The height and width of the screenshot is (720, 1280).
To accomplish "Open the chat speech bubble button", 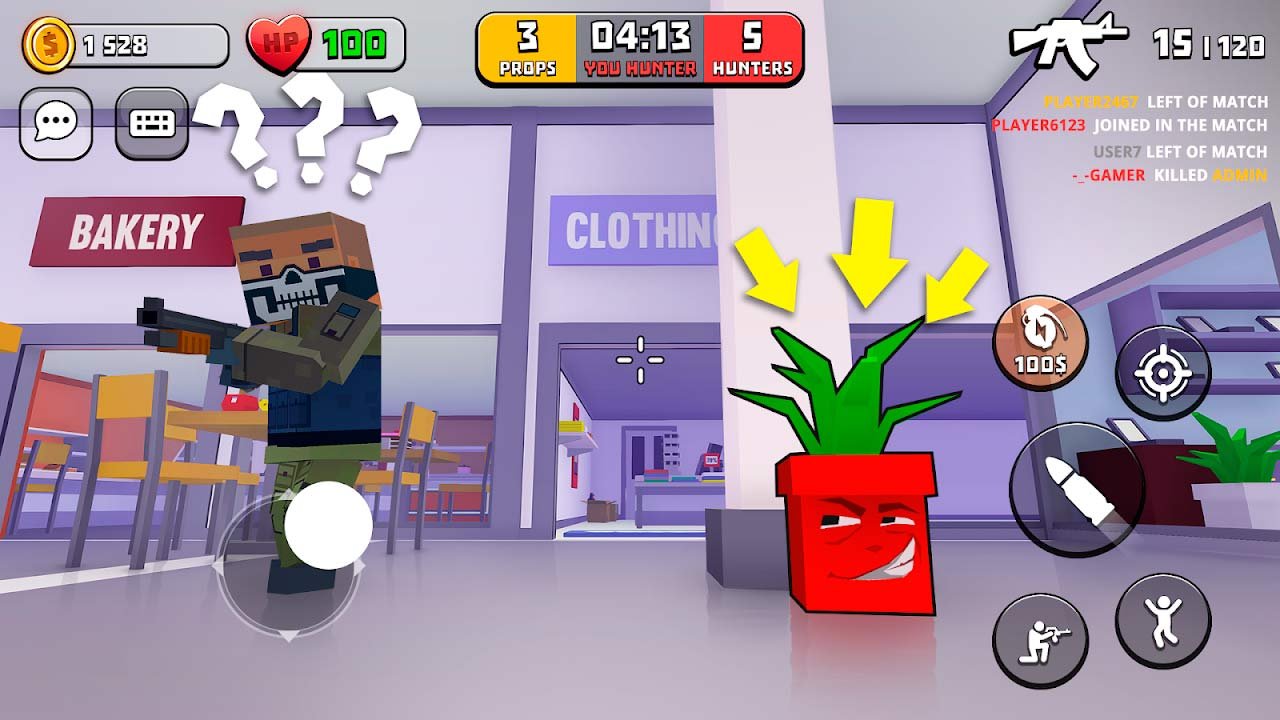I will pos(56,124).
